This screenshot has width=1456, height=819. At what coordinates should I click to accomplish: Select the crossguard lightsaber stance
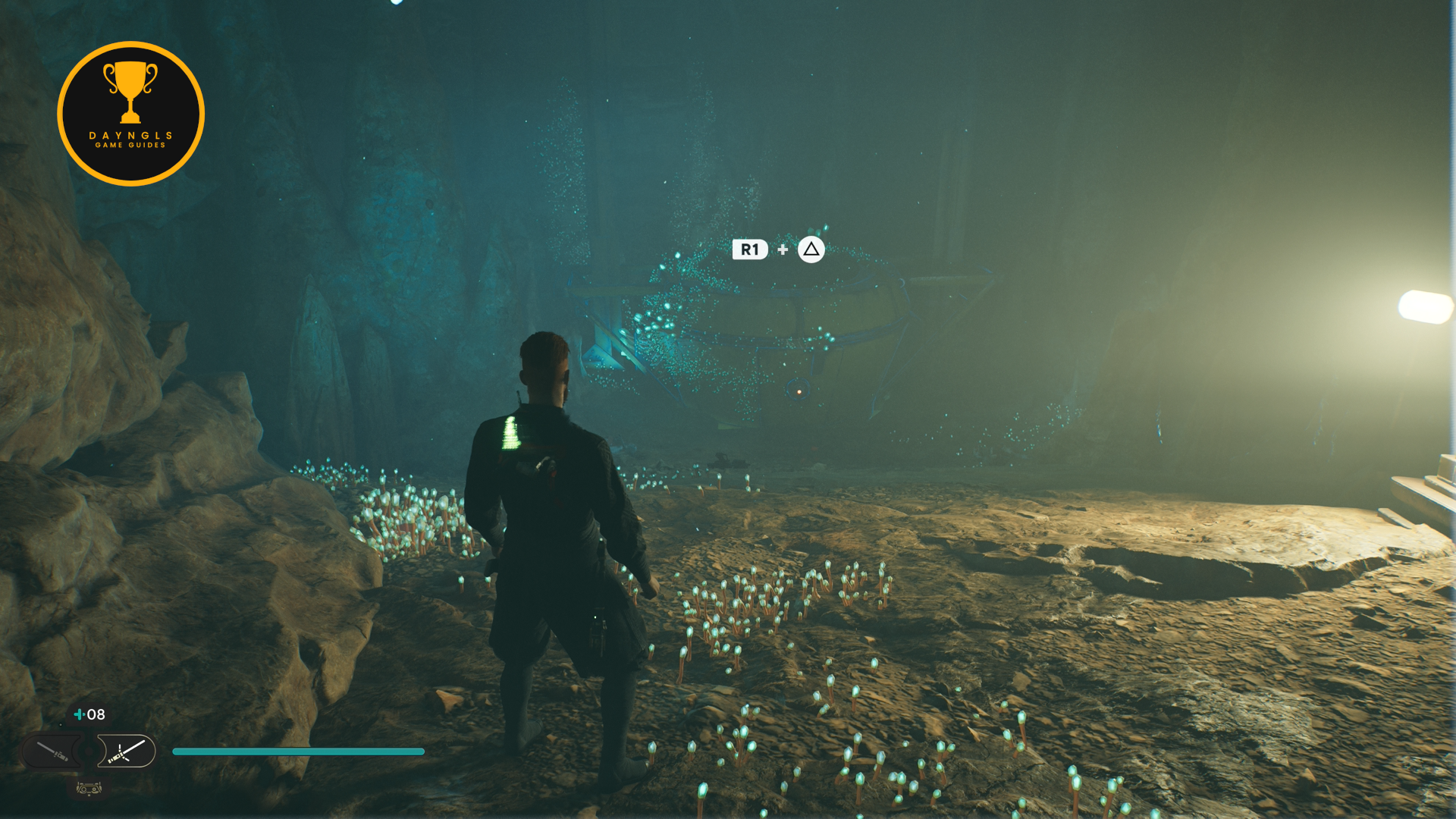[x=127, y=752]
